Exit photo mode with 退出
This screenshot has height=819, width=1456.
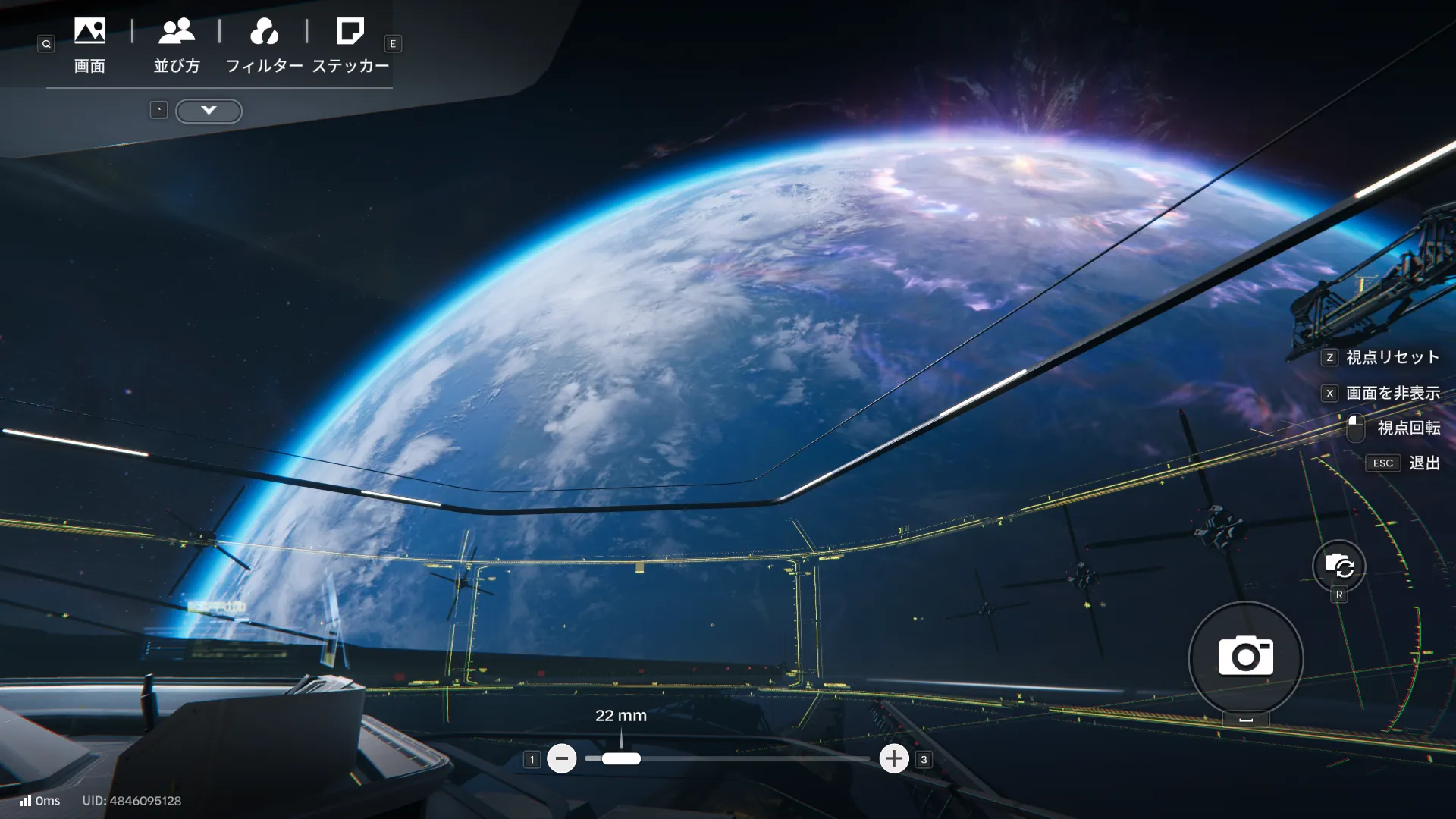coord(1423,463)
